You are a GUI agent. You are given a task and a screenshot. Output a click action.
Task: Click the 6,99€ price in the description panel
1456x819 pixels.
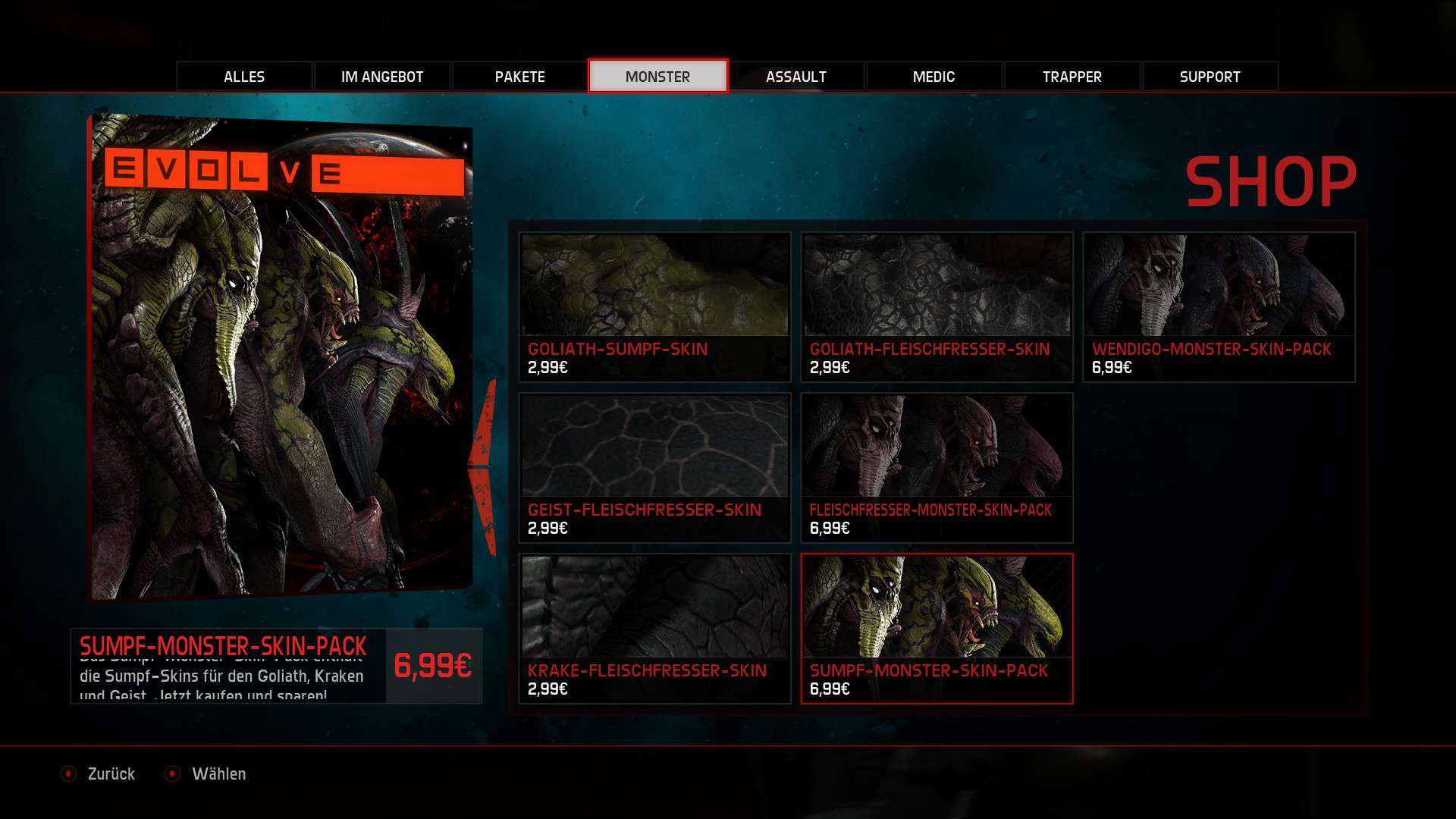coord(433,666)
